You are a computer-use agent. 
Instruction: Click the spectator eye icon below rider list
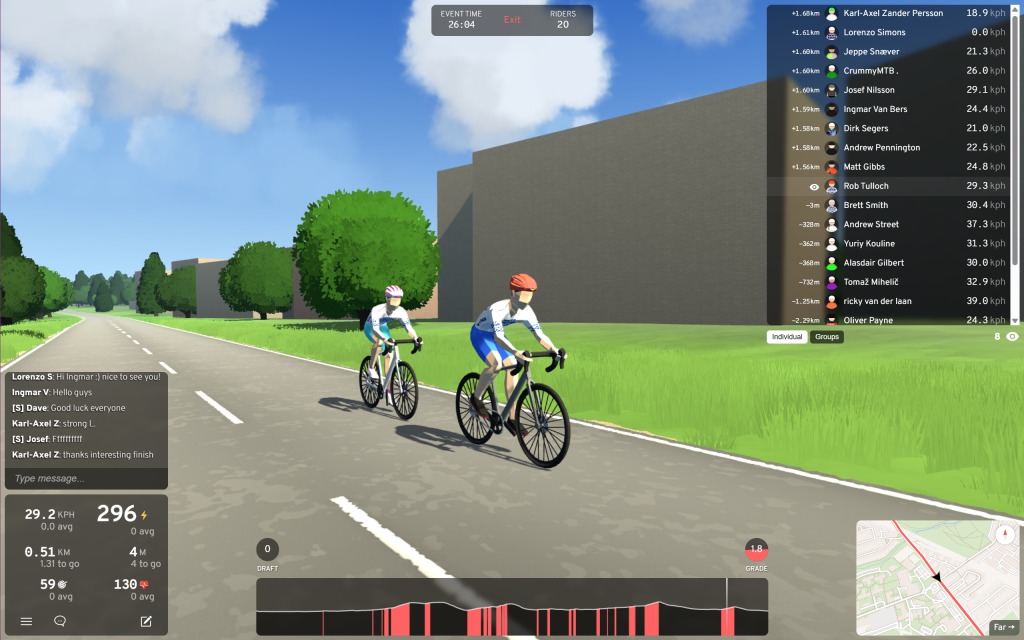(1012, 337)
